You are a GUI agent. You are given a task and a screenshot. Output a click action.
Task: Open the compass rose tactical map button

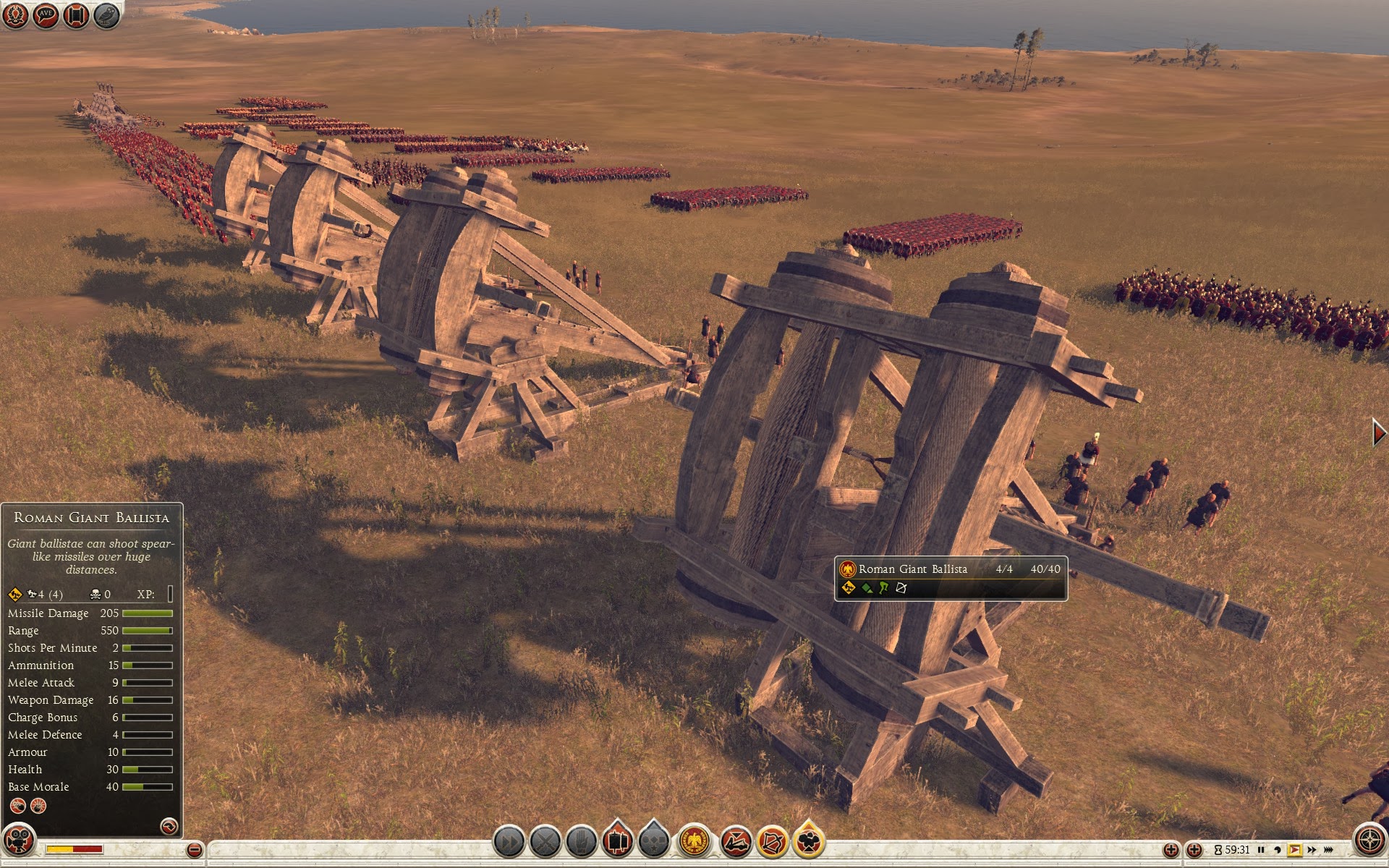pos(1369,841)
